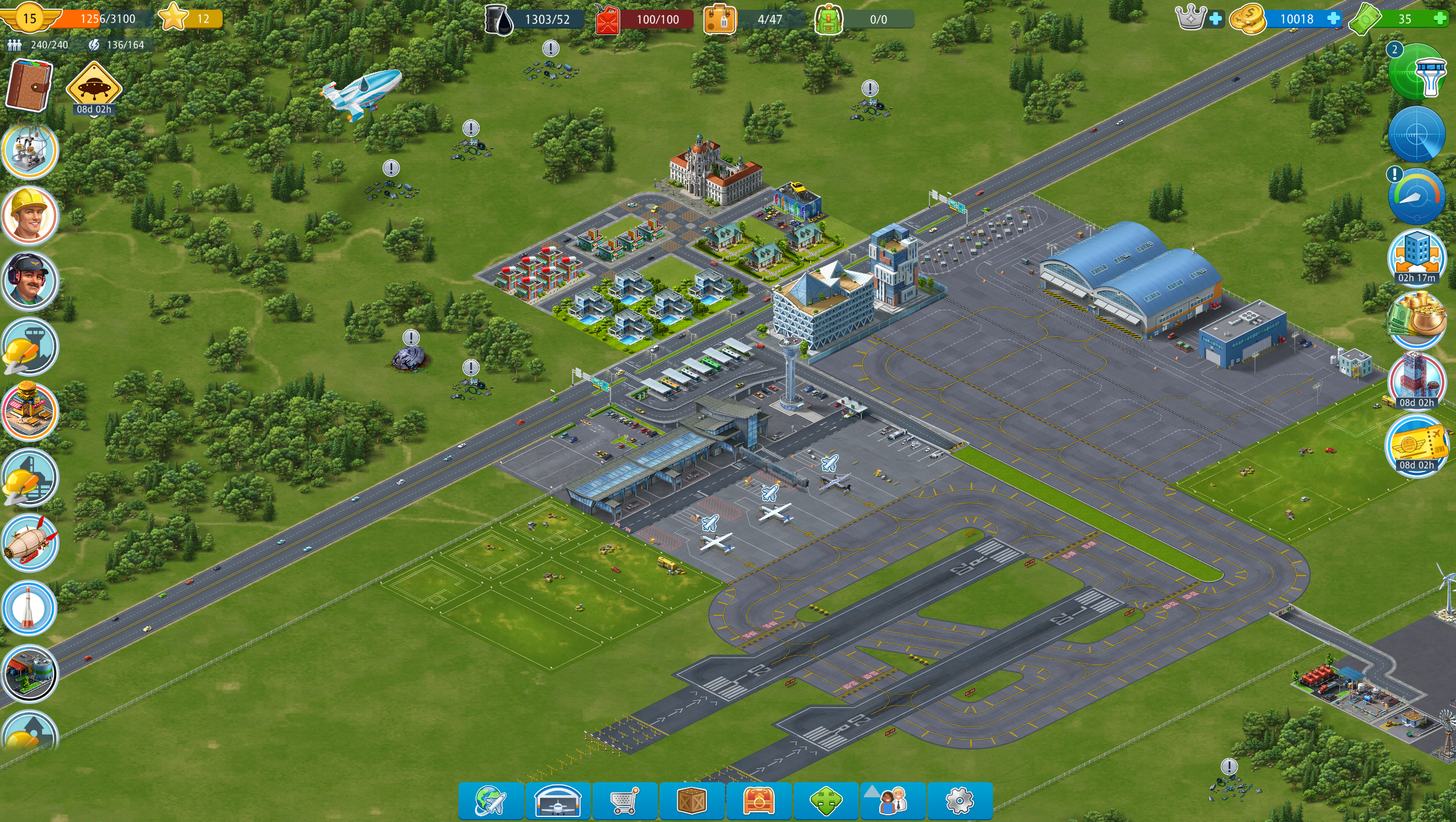Viewport: 1456px width, 822px height.
Task: Open the UFO event with timer
Action: pyautogui.click(x=94, y=87)
